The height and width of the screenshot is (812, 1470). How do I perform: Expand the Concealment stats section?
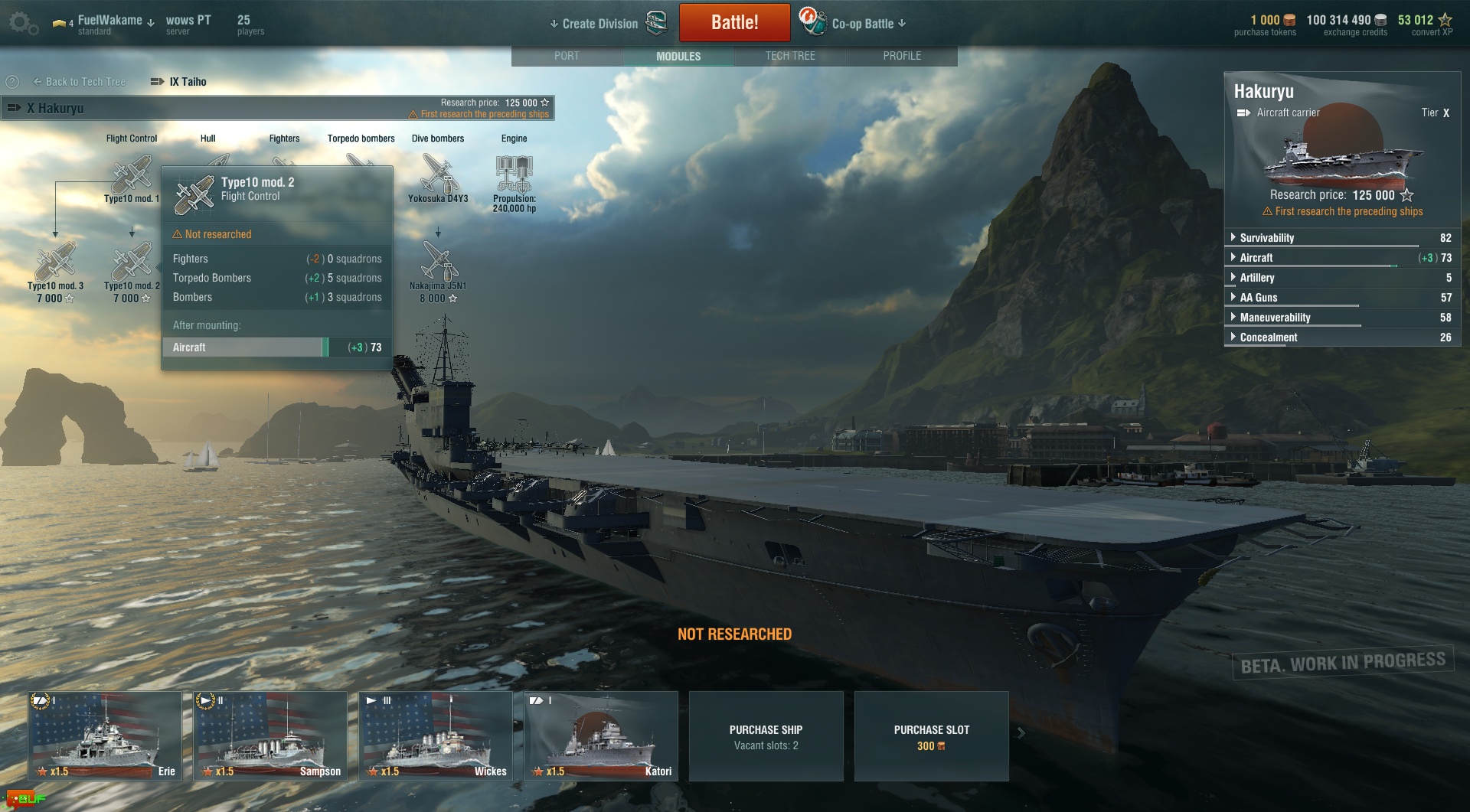pos(1268,338)
